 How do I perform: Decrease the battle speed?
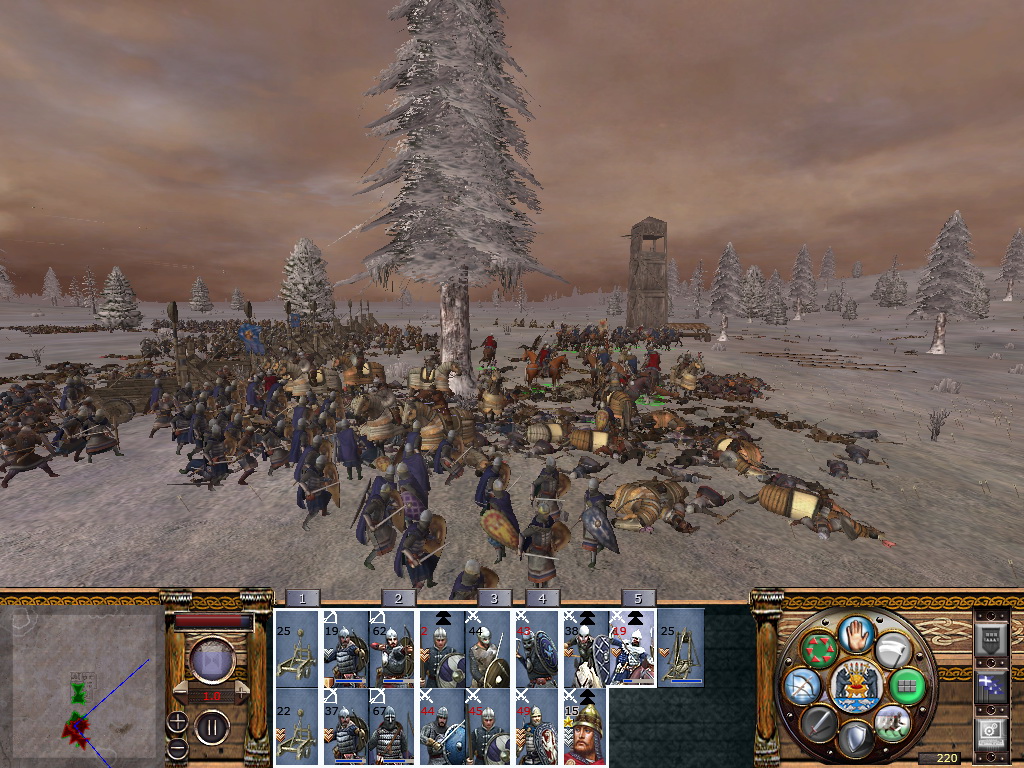pos(180,694)
